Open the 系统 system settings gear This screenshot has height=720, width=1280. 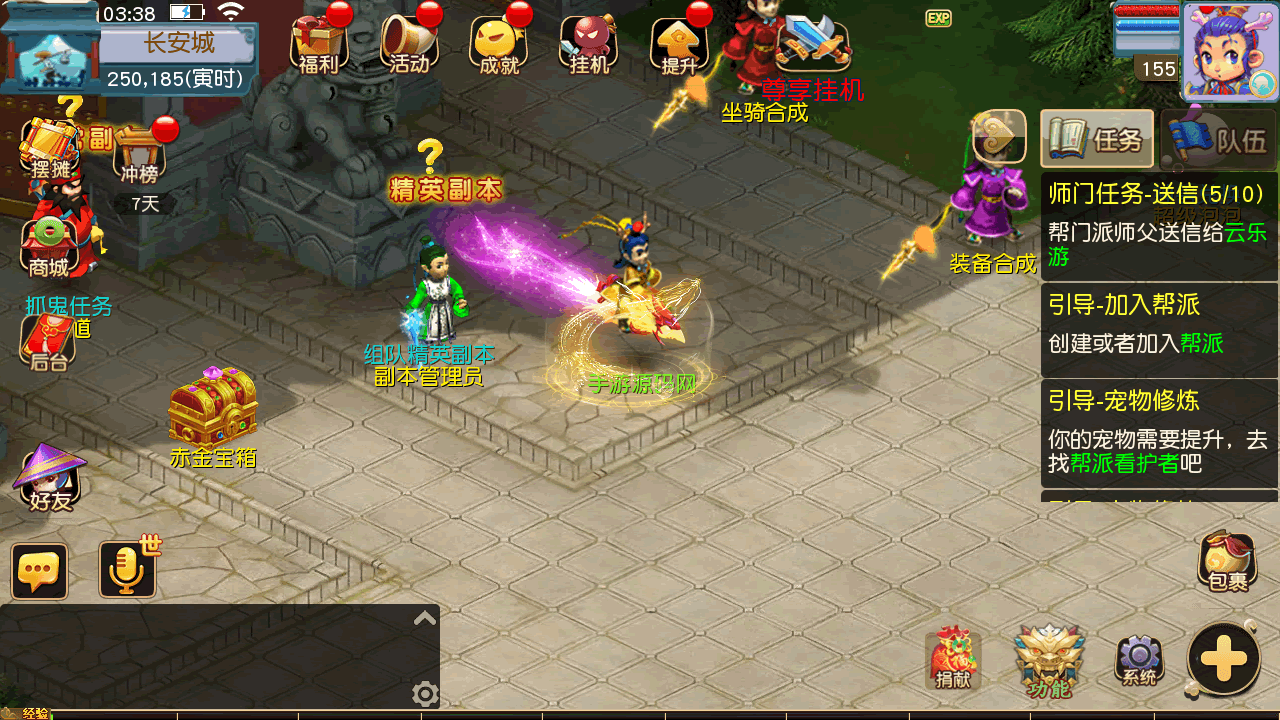[x=1139, y=660]
